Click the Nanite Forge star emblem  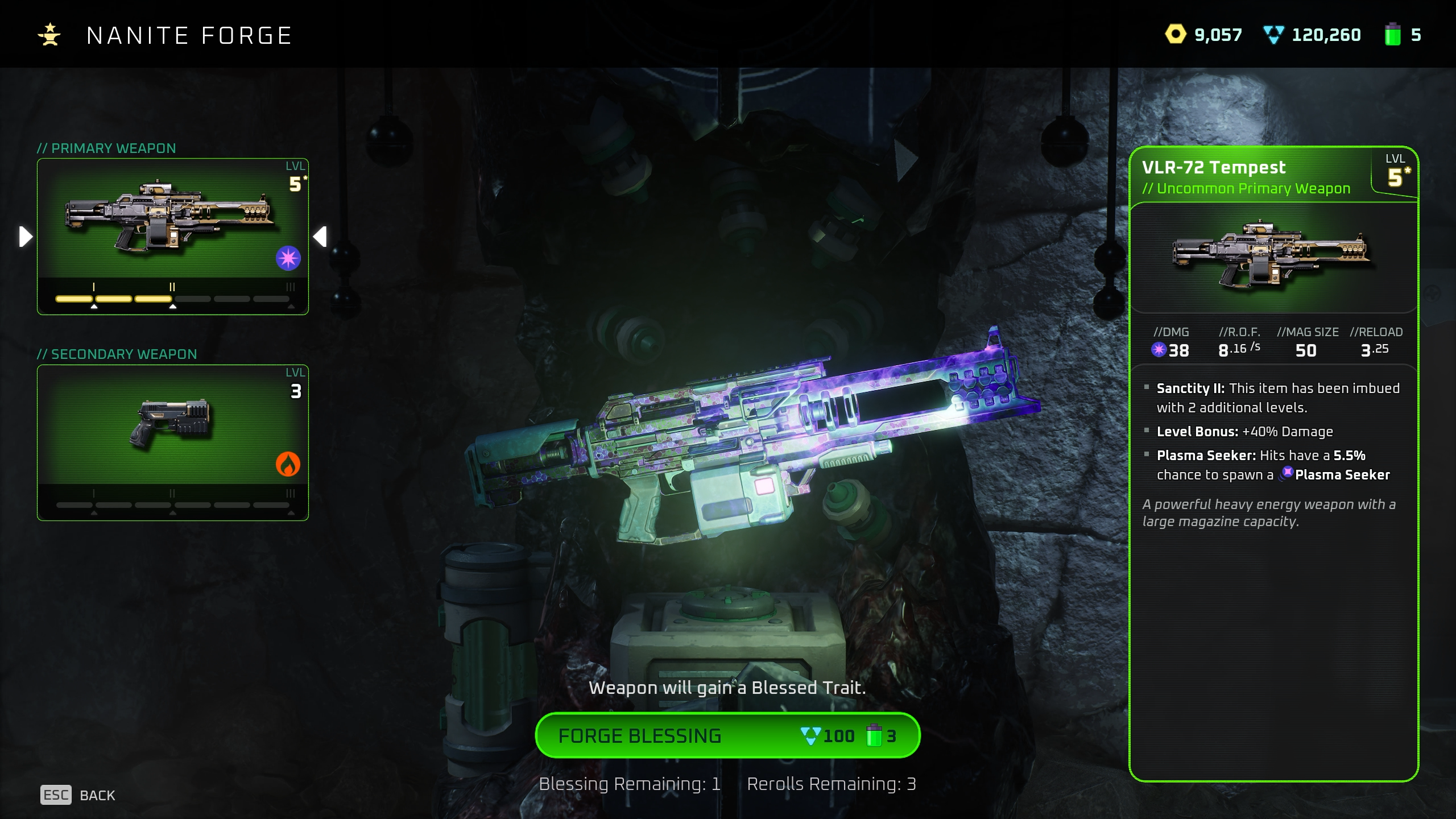point(50,35)
